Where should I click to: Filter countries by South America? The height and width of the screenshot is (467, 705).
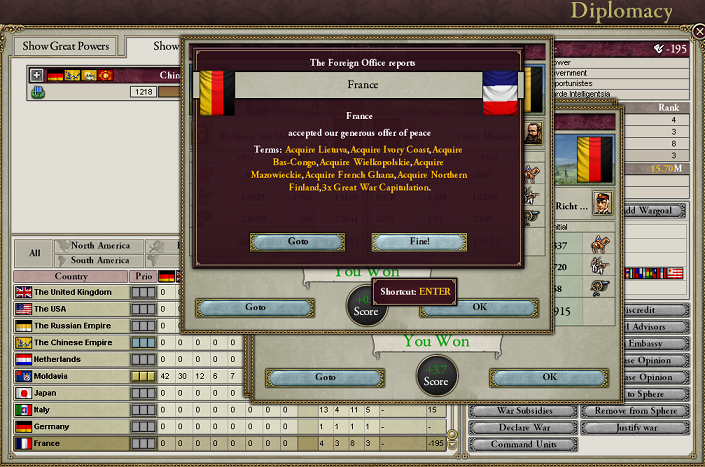(x=100, y=260)
